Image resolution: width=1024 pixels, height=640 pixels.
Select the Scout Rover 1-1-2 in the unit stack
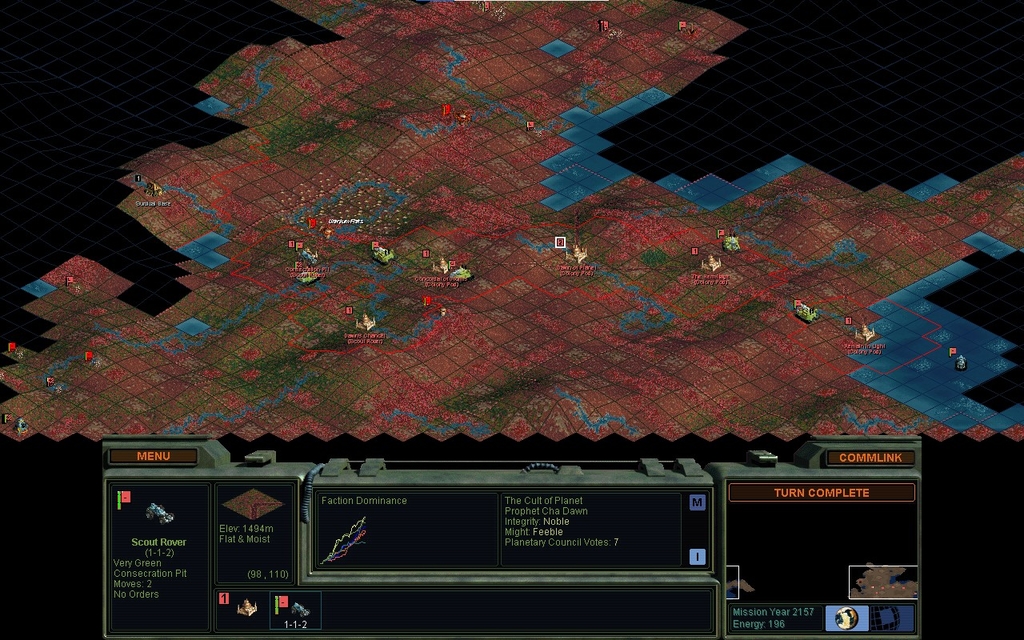pos(296,609)
